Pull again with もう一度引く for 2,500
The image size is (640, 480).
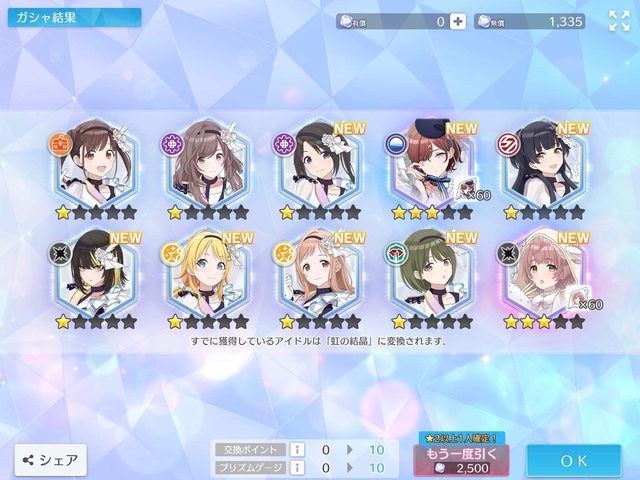(x=461, y=461)
